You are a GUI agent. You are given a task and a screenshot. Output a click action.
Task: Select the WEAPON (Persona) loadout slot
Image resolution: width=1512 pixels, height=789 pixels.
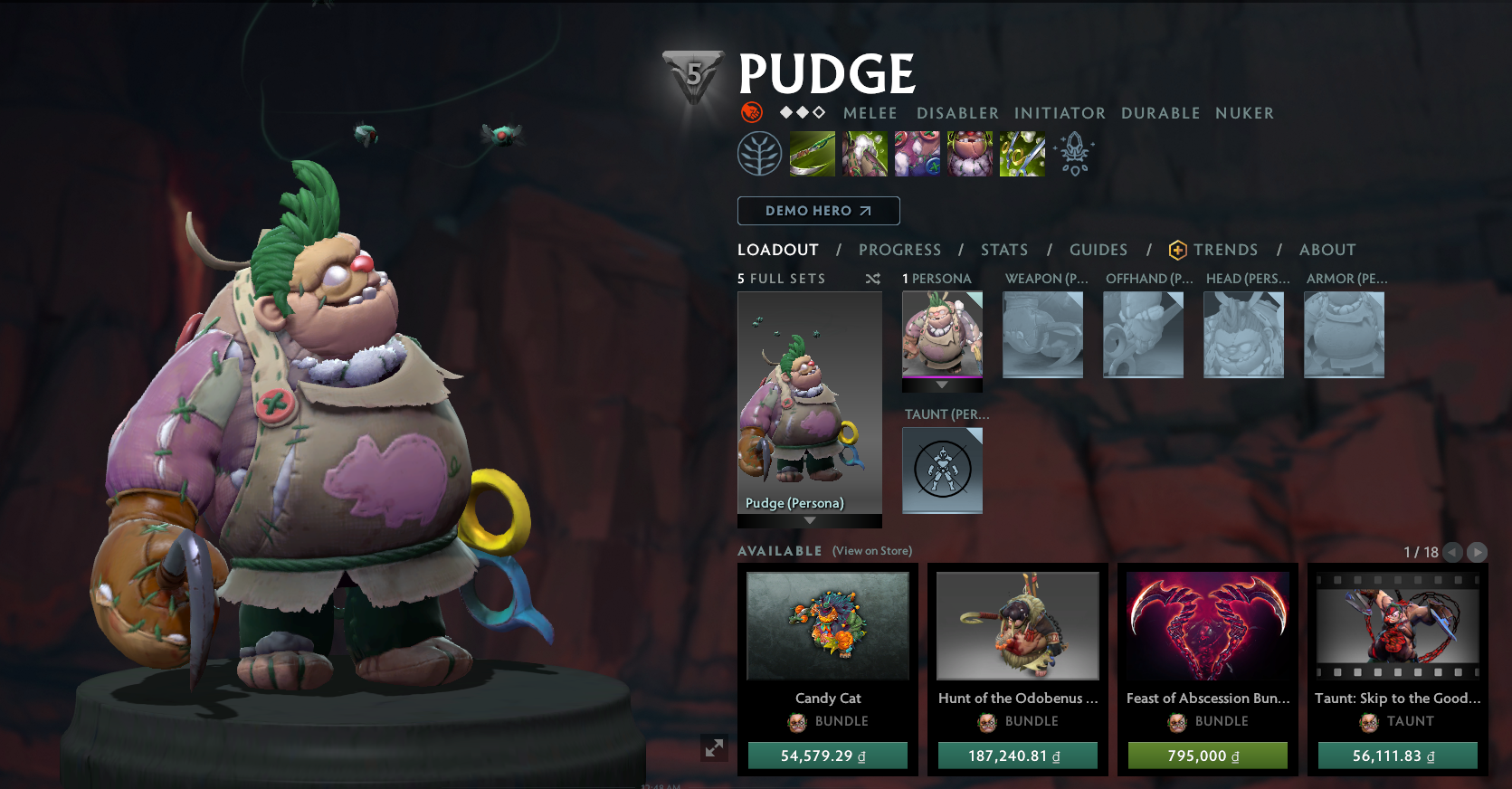[1042, 335]
